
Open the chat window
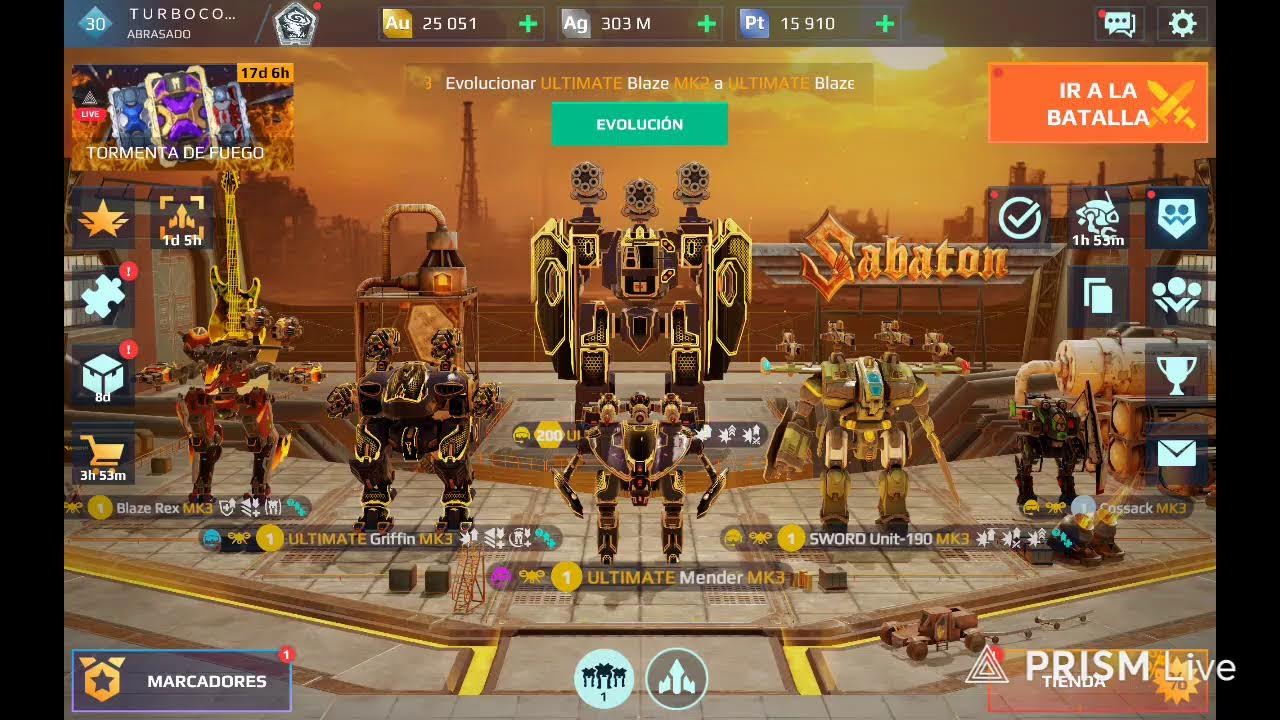coord(1119,23)
